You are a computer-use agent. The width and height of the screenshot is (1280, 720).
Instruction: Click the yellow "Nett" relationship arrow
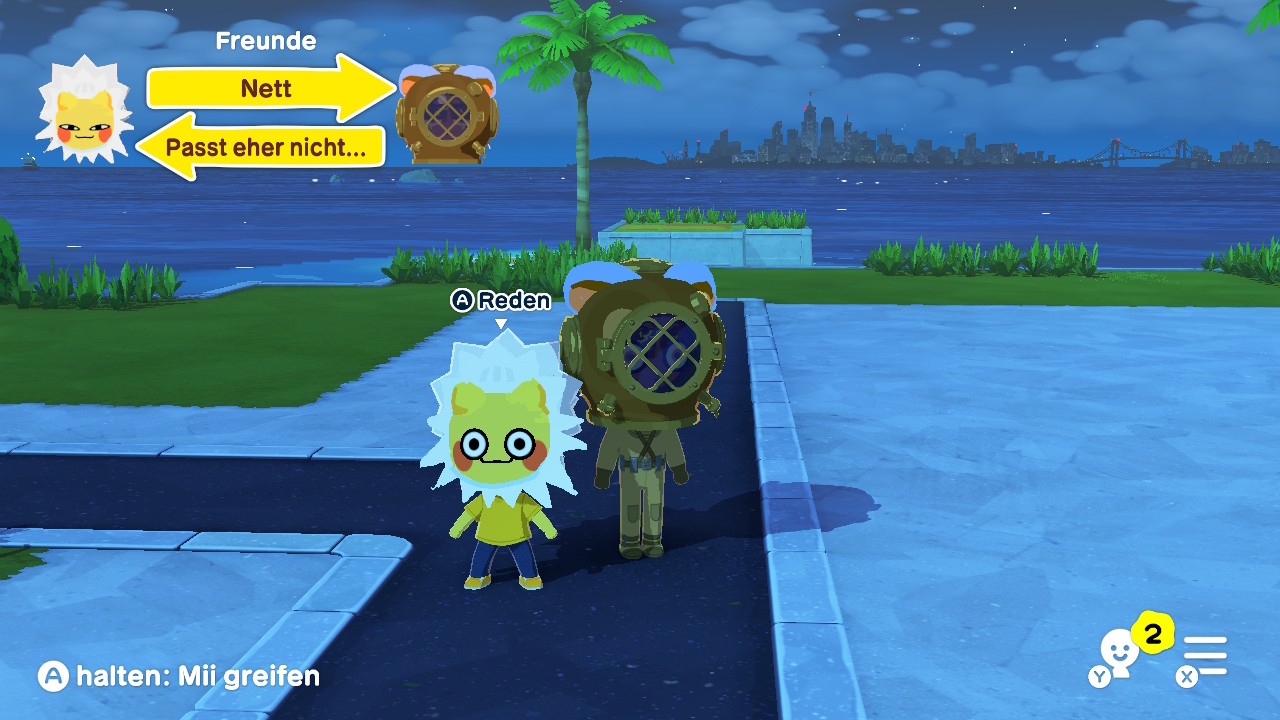pyautogui.click(x=268, y=88)
